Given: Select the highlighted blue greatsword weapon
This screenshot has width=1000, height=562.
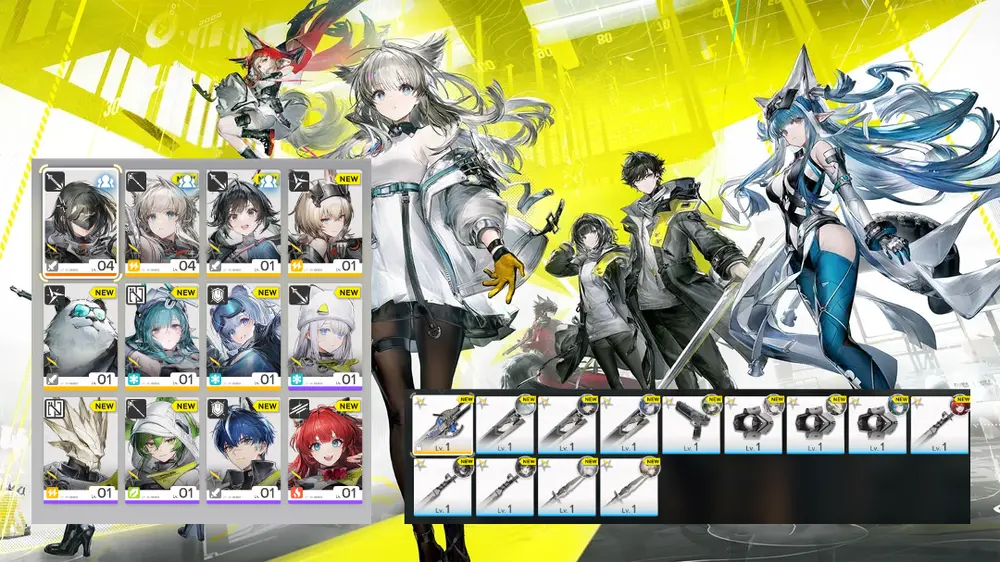Looking at the screenshot, I should click(x=443, y=424).
